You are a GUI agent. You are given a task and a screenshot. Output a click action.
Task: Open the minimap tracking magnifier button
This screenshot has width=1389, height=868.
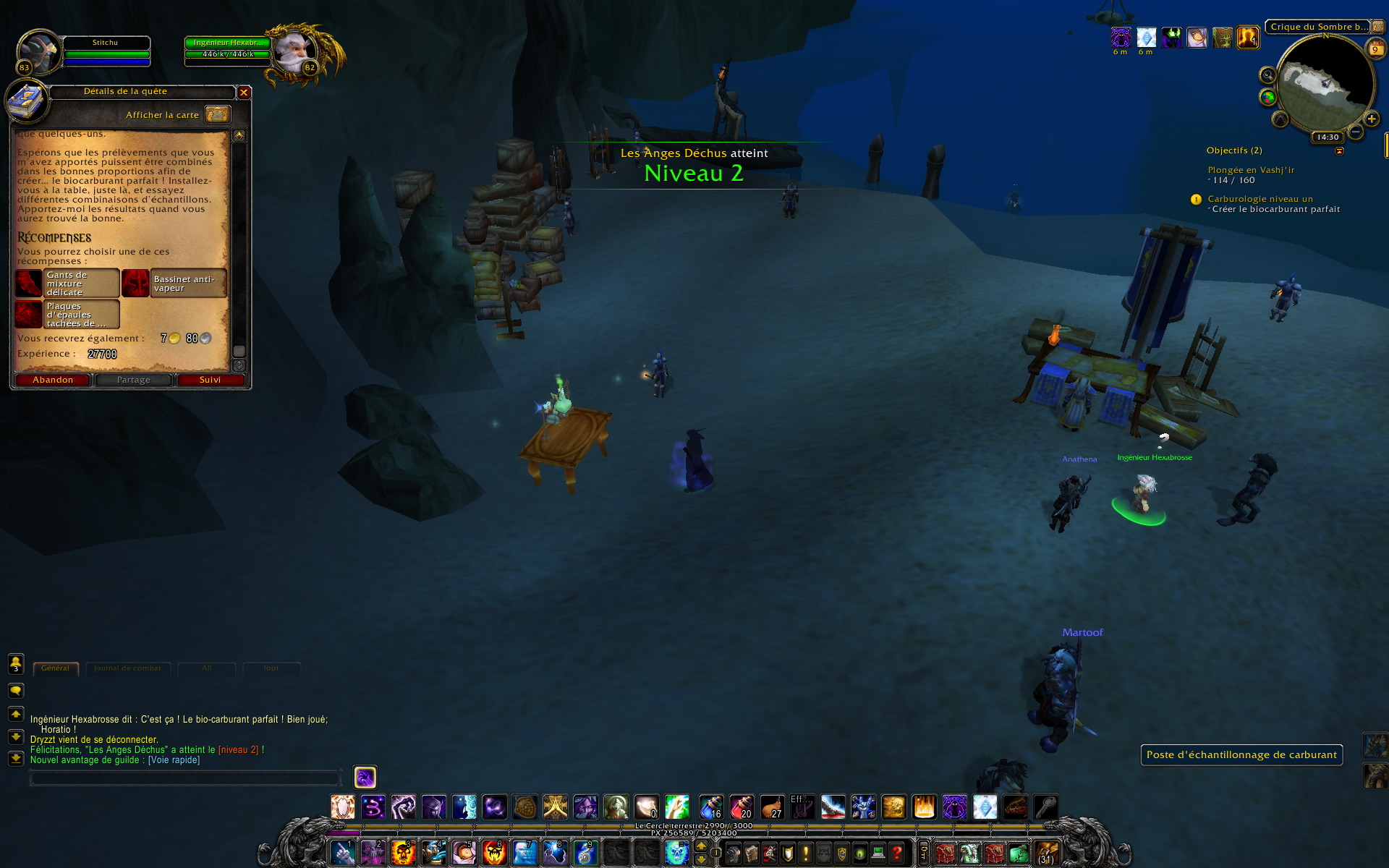pyautogui.click(x=1267, y=75)
